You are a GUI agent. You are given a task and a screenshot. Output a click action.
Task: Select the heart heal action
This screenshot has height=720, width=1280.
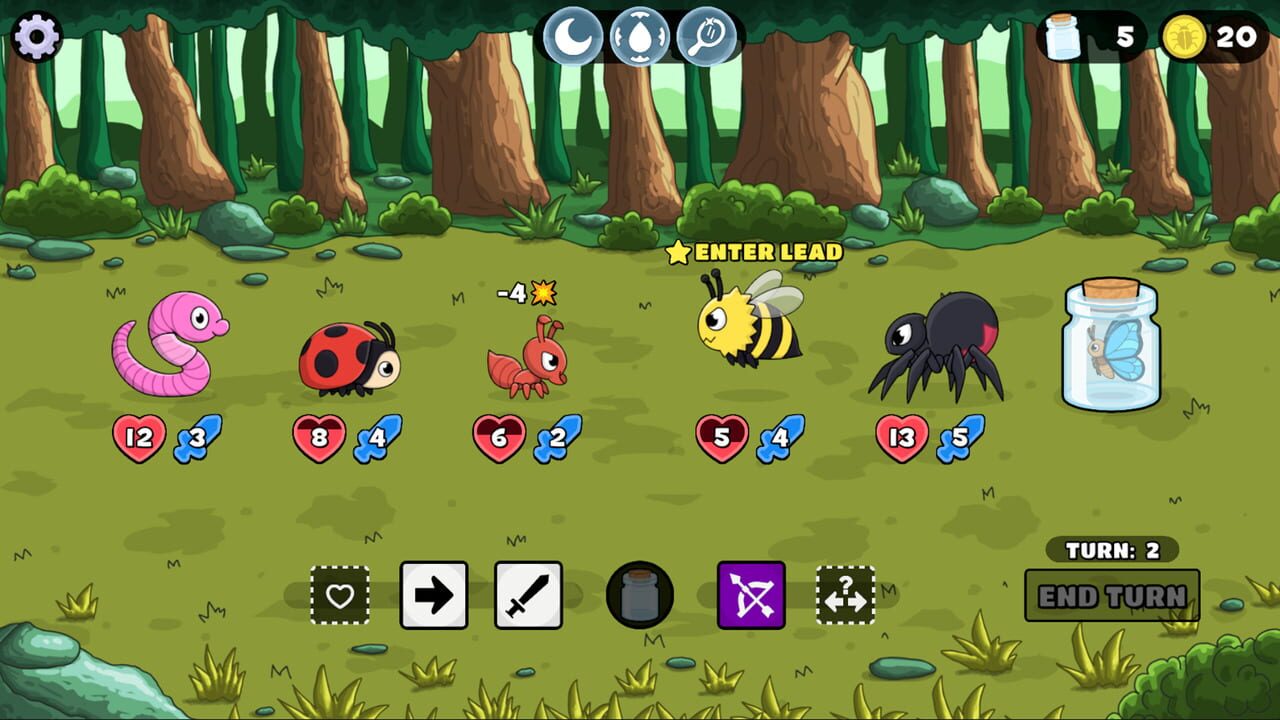(340, 596)
